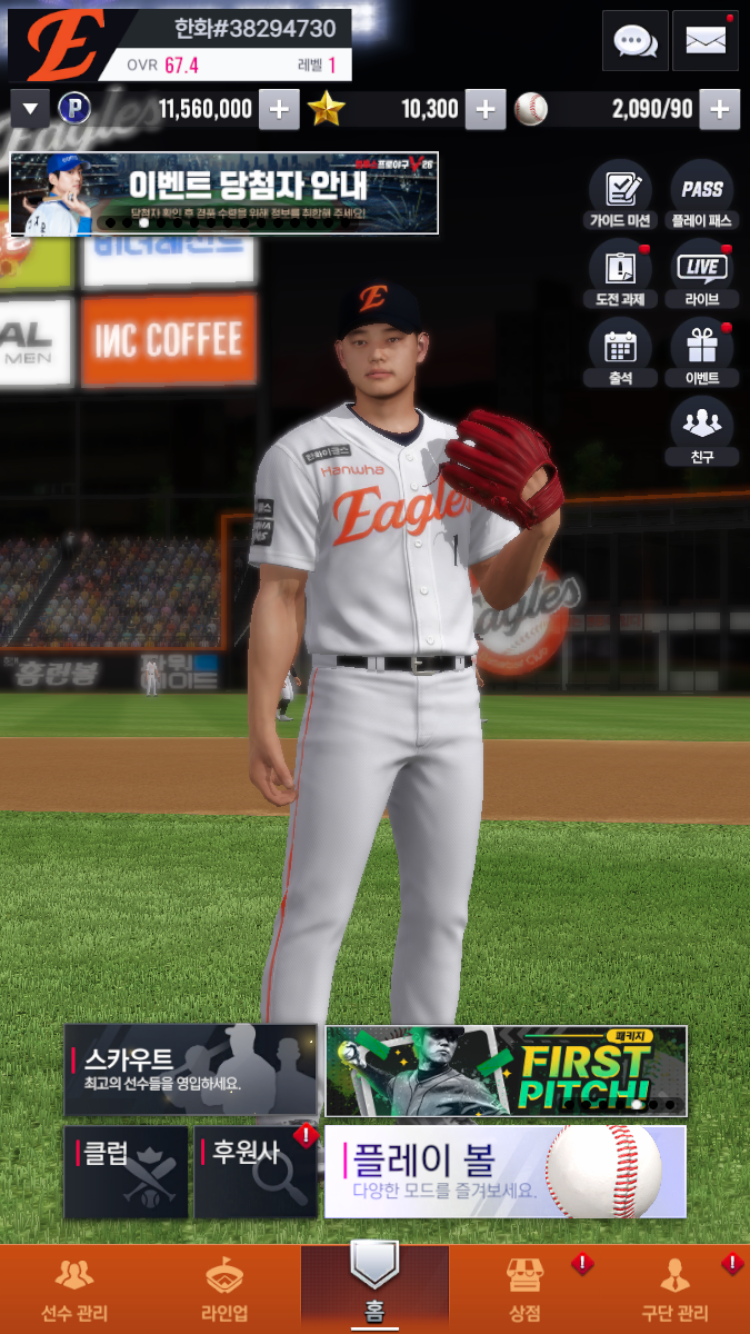Open 가이드 미션 guide missions

tap(620, 195)
